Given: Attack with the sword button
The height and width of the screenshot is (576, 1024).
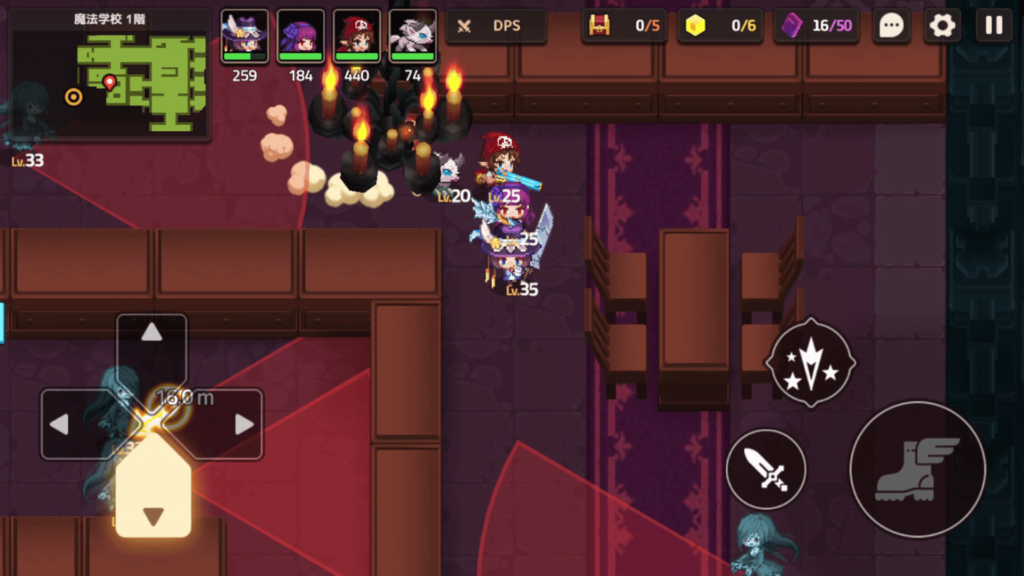Looking at the screenshot, I should (x=765, y=469).
